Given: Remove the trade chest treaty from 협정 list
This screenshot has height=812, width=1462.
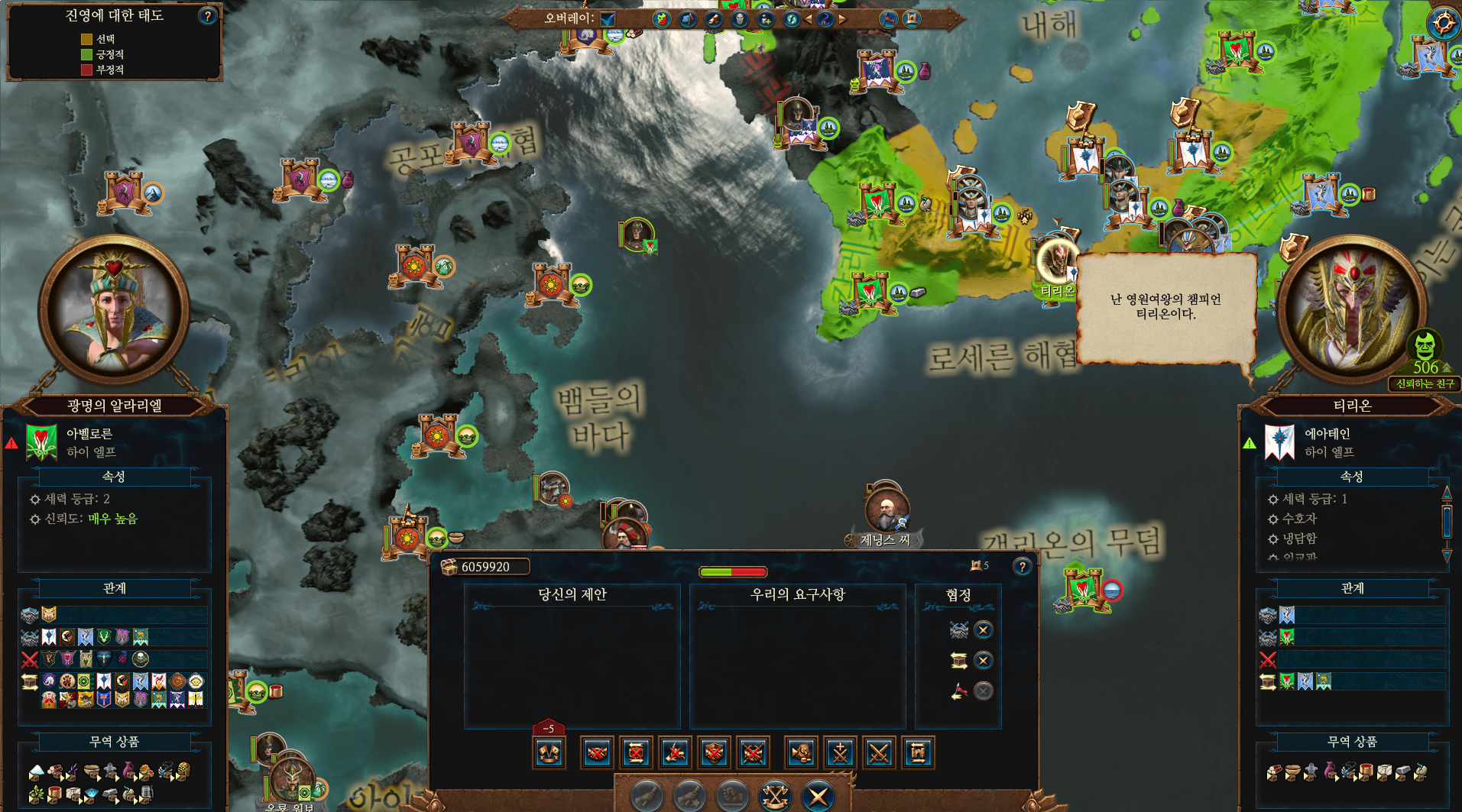Looking at the screenshot, I should click(x=984, y=661).
